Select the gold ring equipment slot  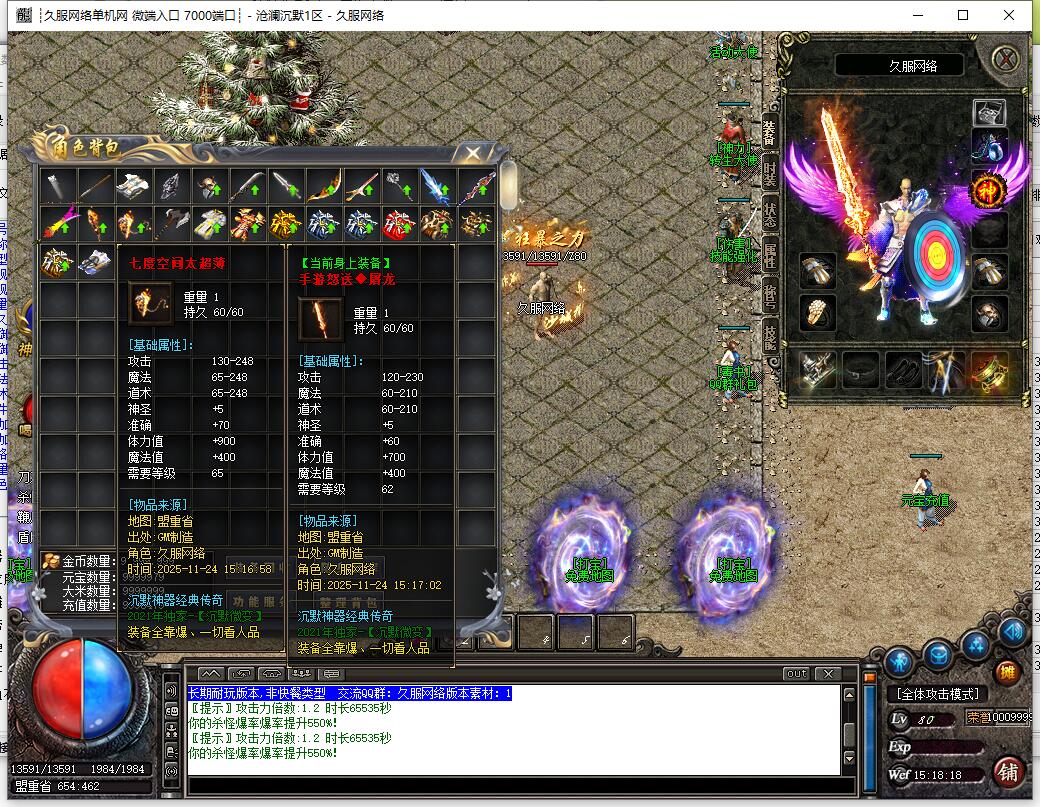tap(818, 313)
